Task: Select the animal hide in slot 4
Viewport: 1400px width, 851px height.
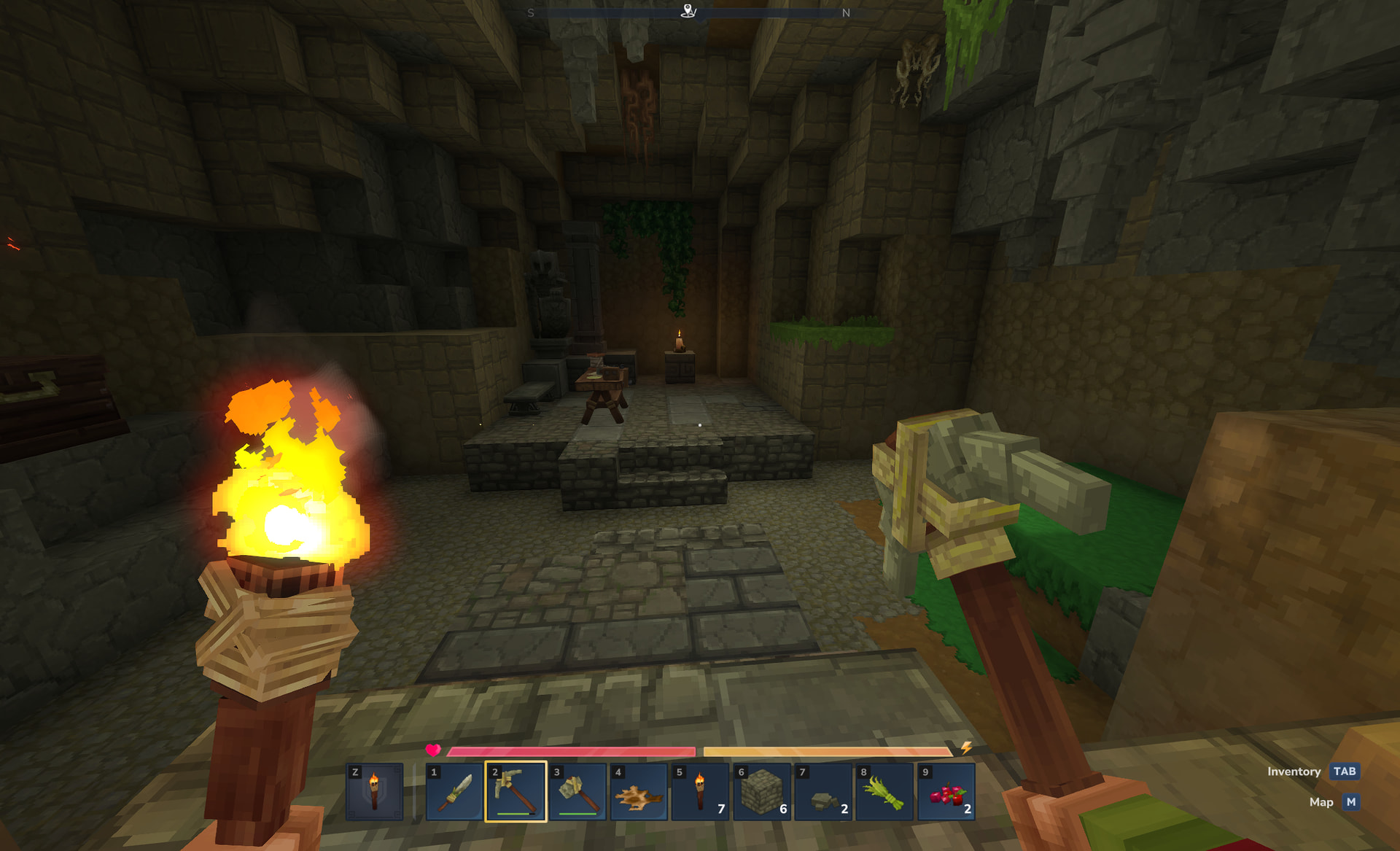Action: tap(639, 792)
